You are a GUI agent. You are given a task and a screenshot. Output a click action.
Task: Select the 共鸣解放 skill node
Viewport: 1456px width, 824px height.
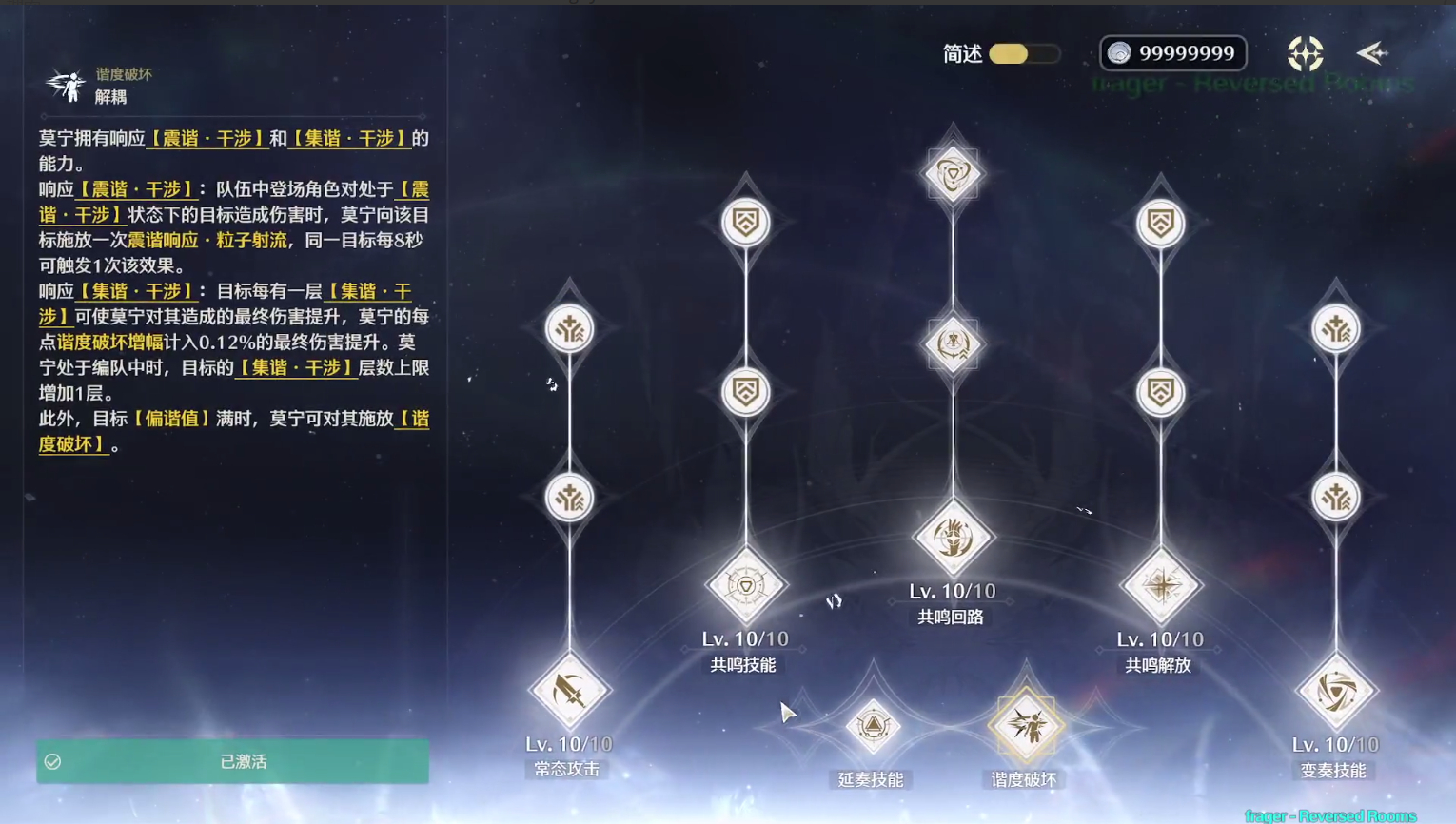pos(1160,585)
